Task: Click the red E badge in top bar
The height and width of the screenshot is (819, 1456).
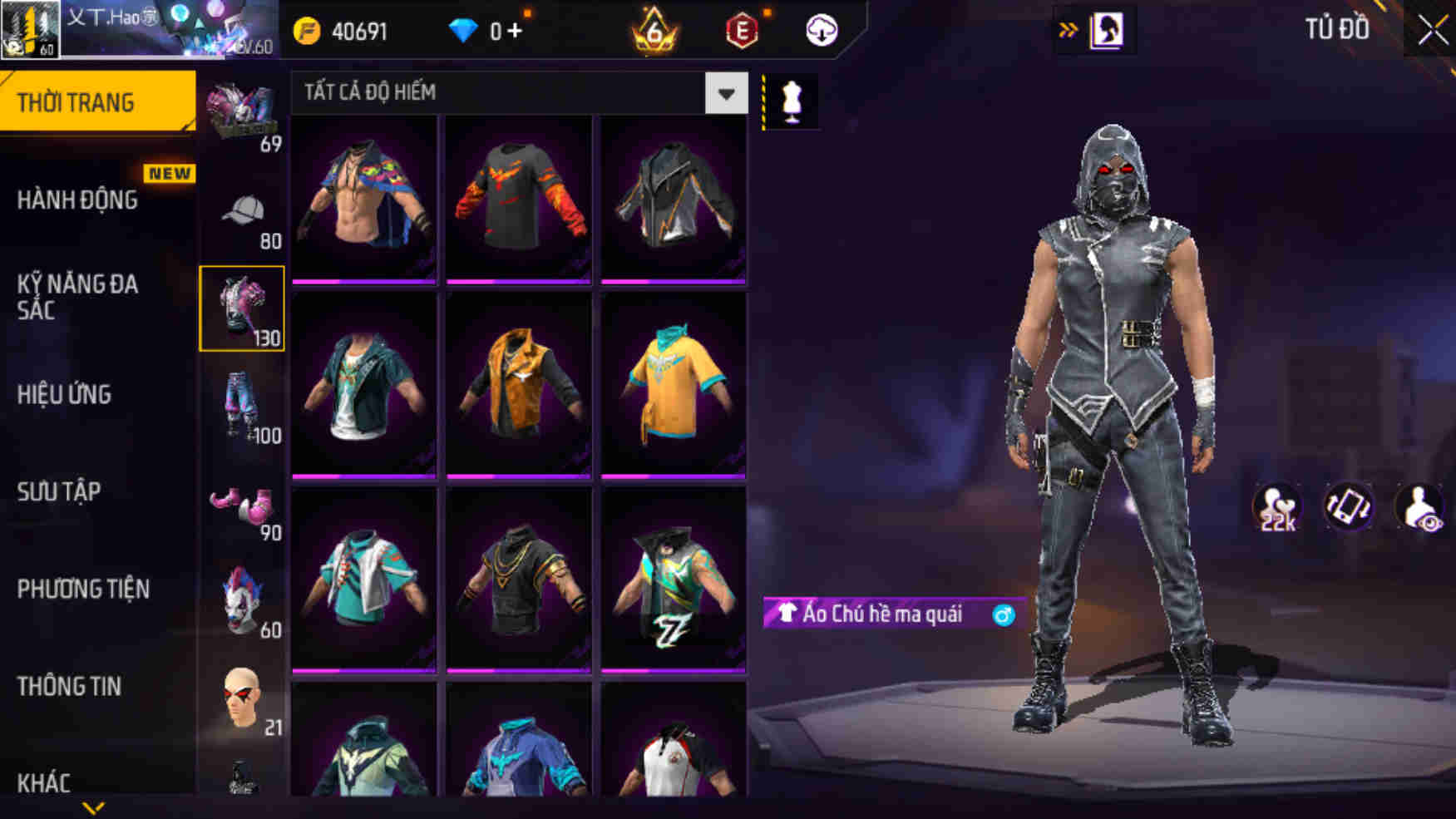Action: click(x=740, y=30)
